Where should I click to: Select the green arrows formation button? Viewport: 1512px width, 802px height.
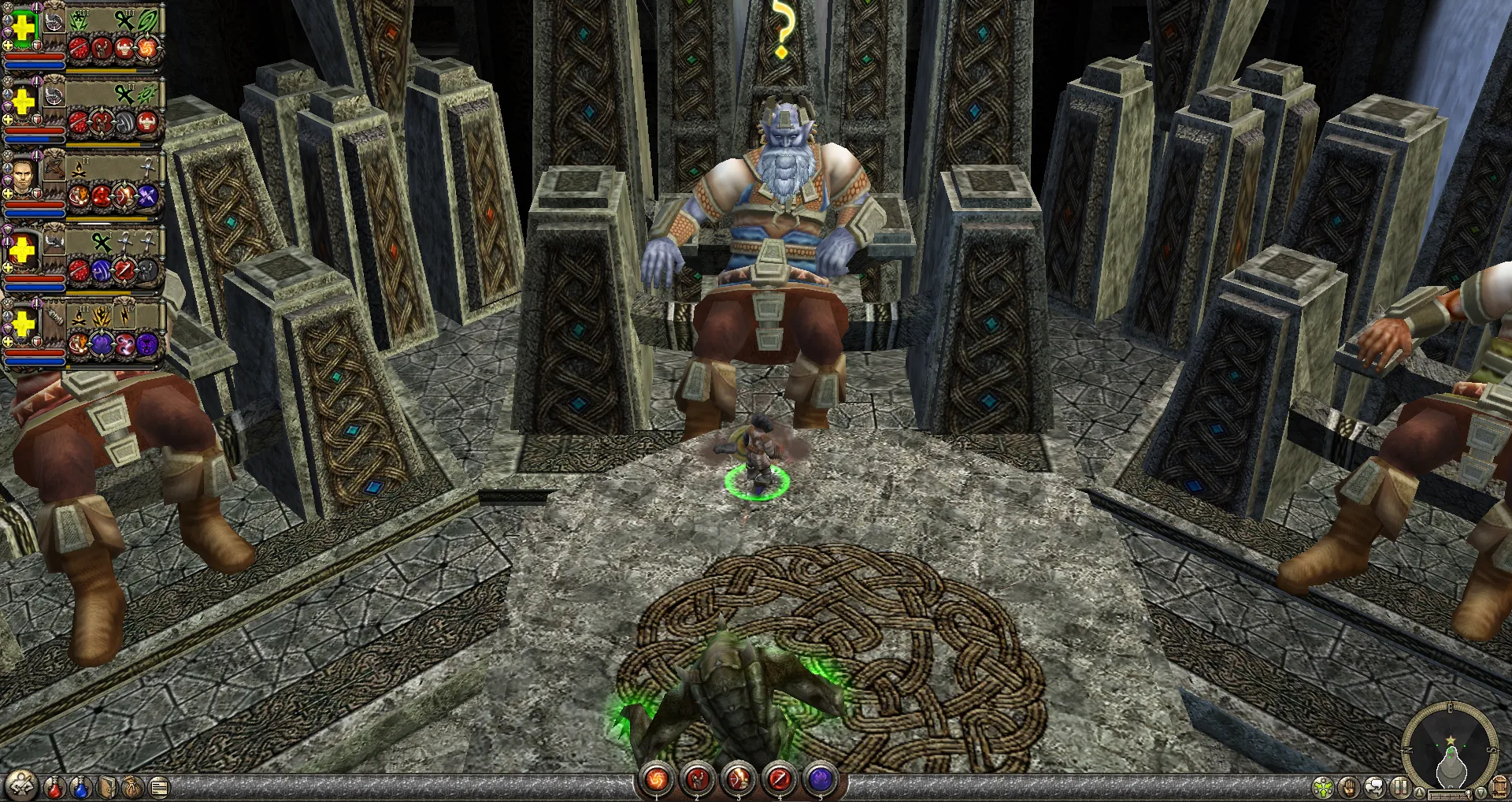(1324, 786)
